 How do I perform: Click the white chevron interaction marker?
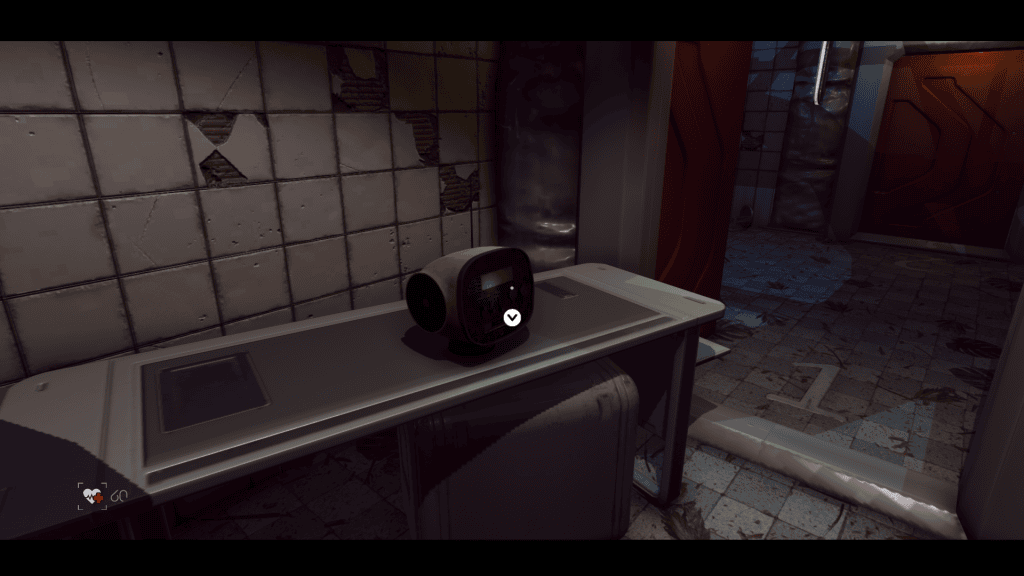pos(512,318)
